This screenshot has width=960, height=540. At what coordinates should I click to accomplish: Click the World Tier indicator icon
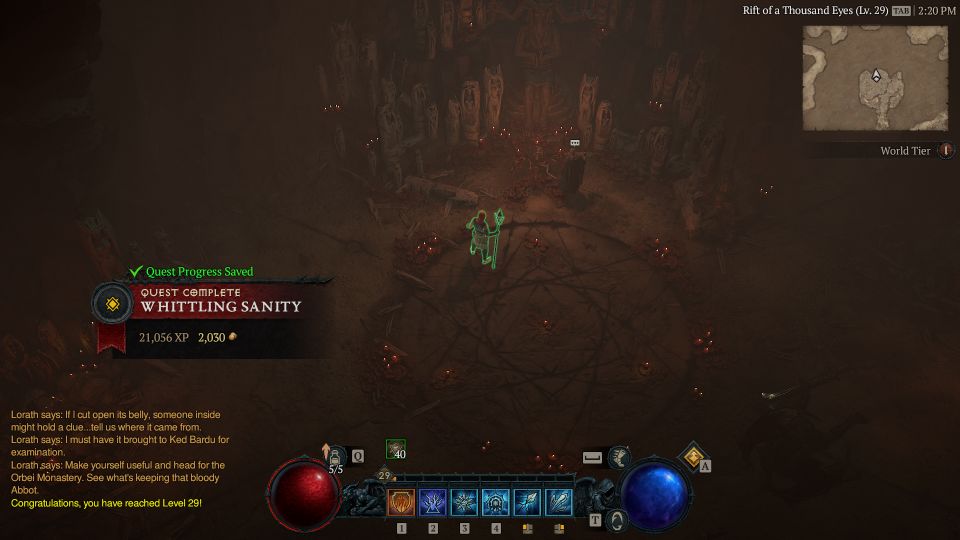click(x=946, y=151)
